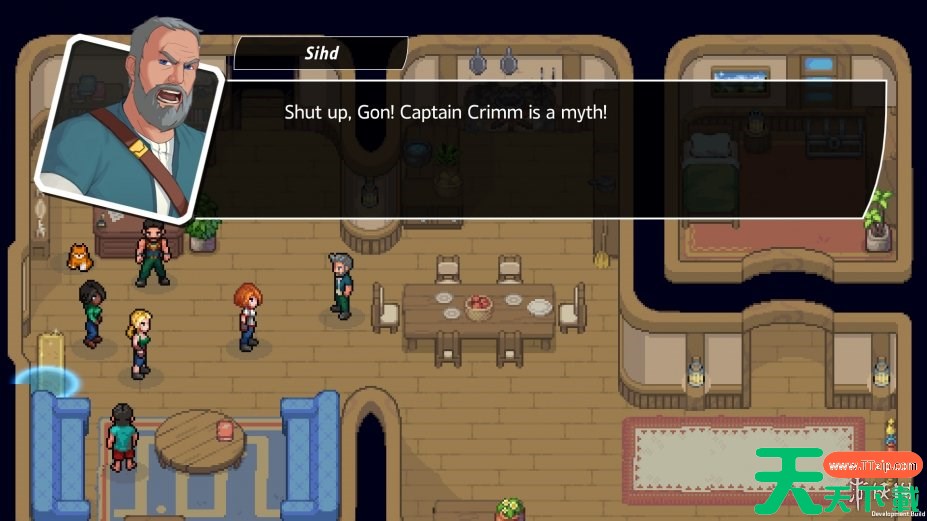
Task: Click Sihd's dialogue box to continue
Action: (540, 148)
